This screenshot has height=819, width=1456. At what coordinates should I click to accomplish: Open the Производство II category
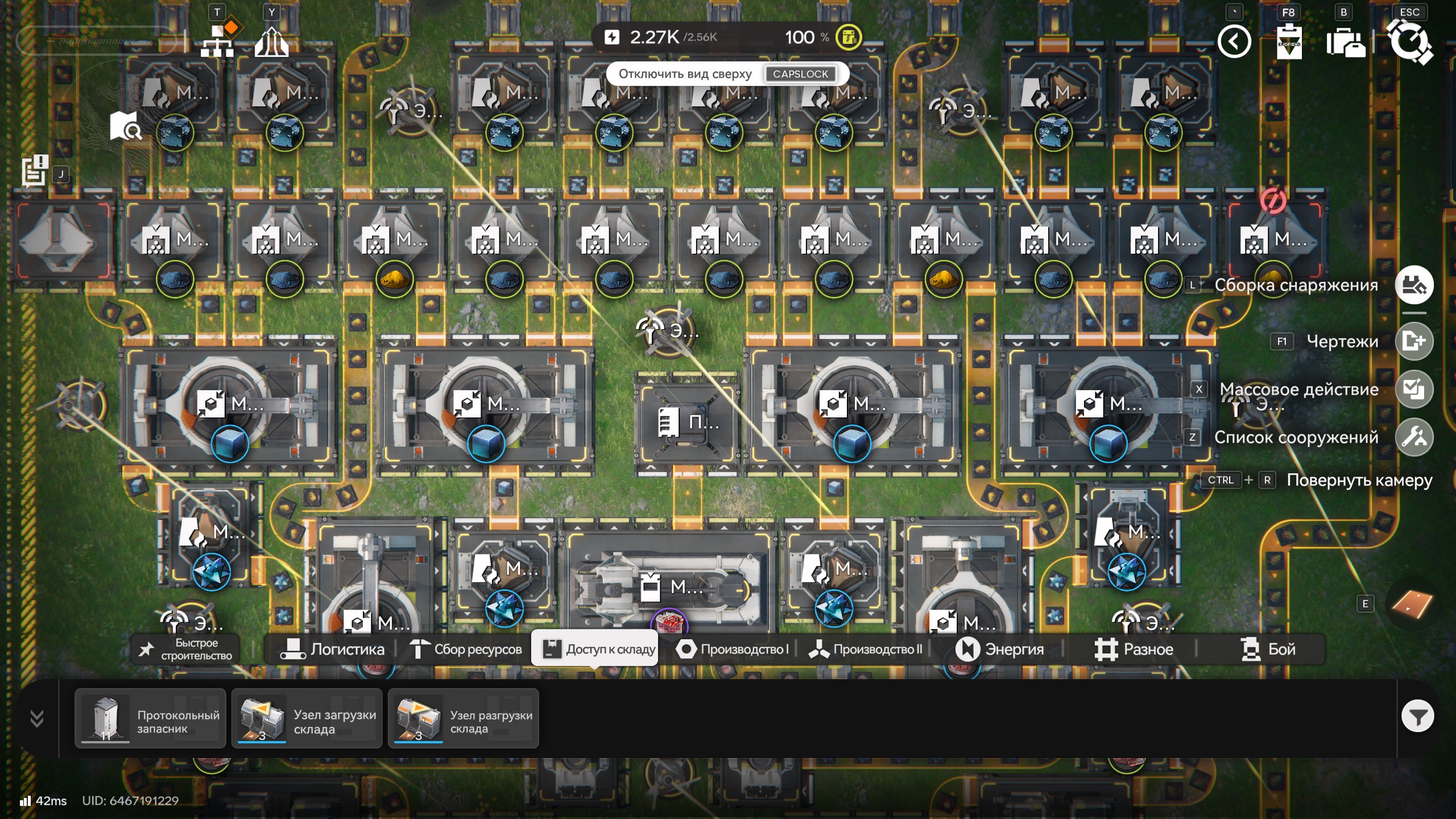865,650
